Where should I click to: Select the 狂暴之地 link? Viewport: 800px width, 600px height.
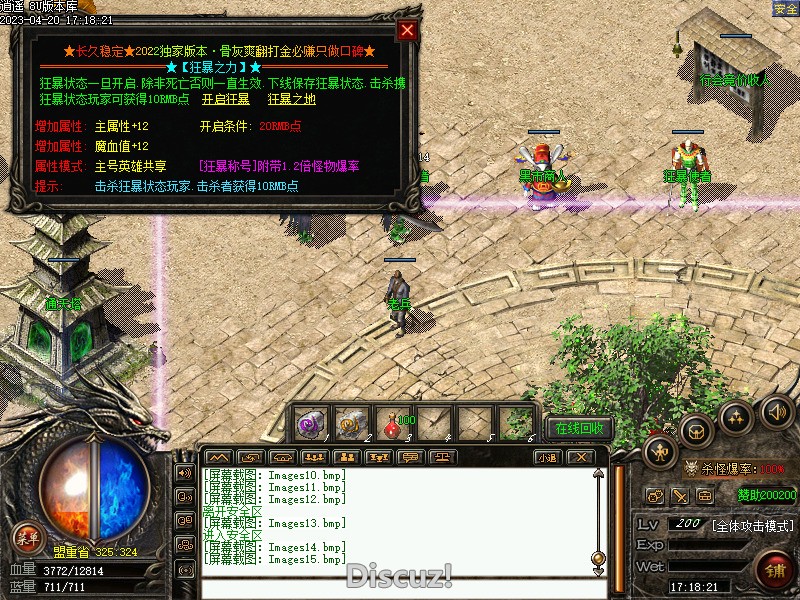291,99
